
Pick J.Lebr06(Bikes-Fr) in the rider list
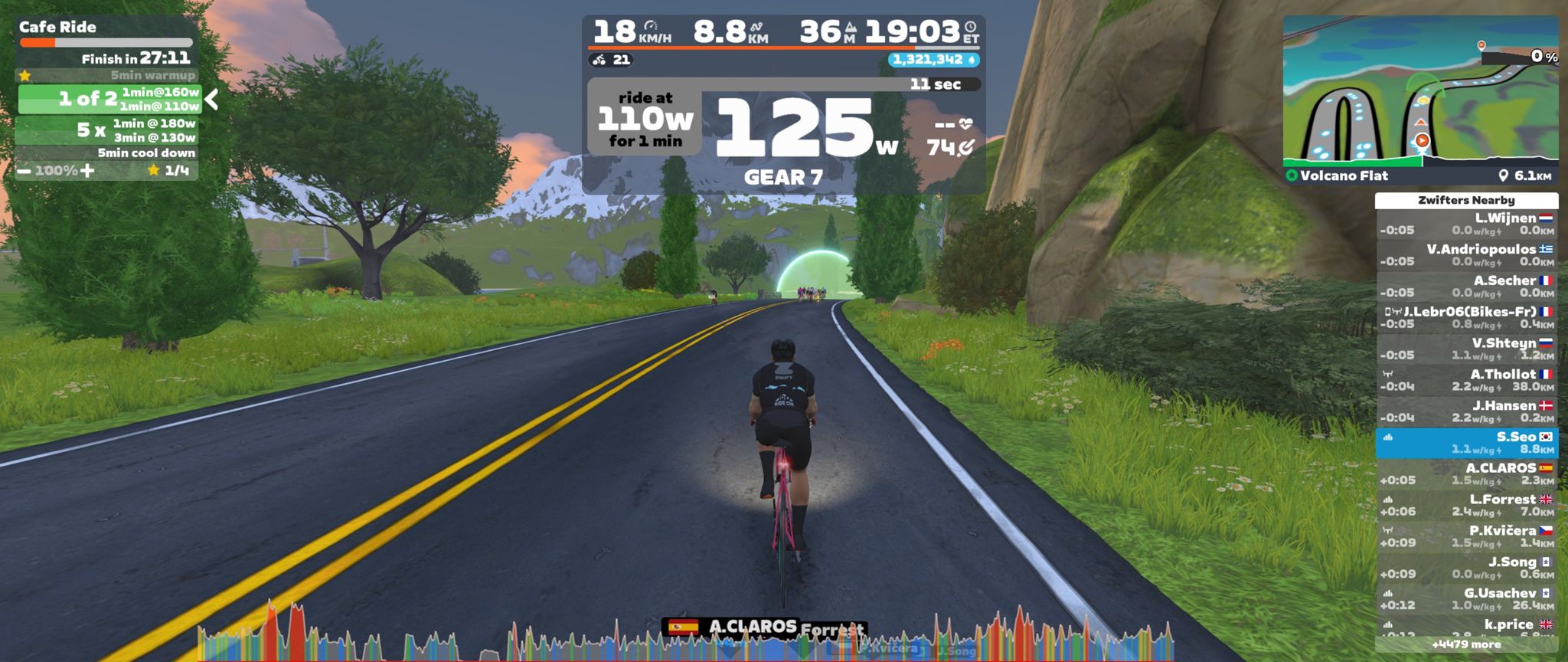[x=1466, y=318]
